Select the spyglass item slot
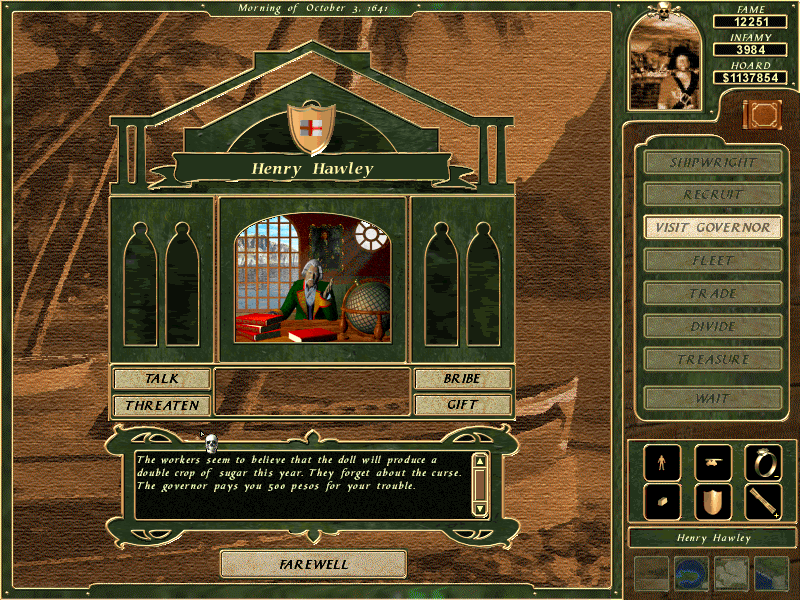 tap(763, 502)
